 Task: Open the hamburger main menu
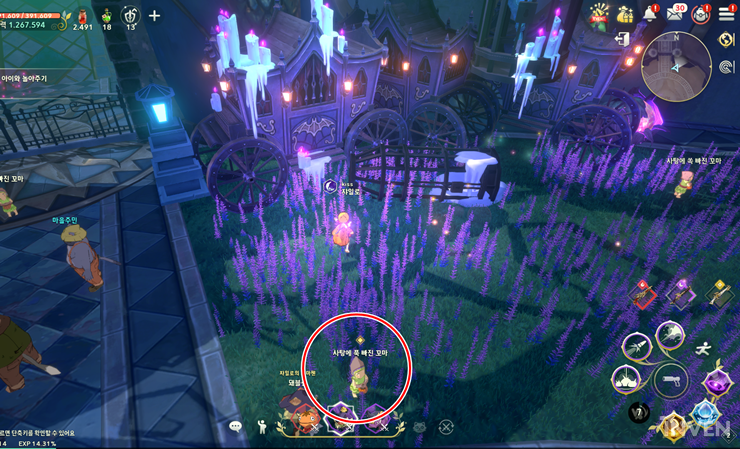(725, 14)
